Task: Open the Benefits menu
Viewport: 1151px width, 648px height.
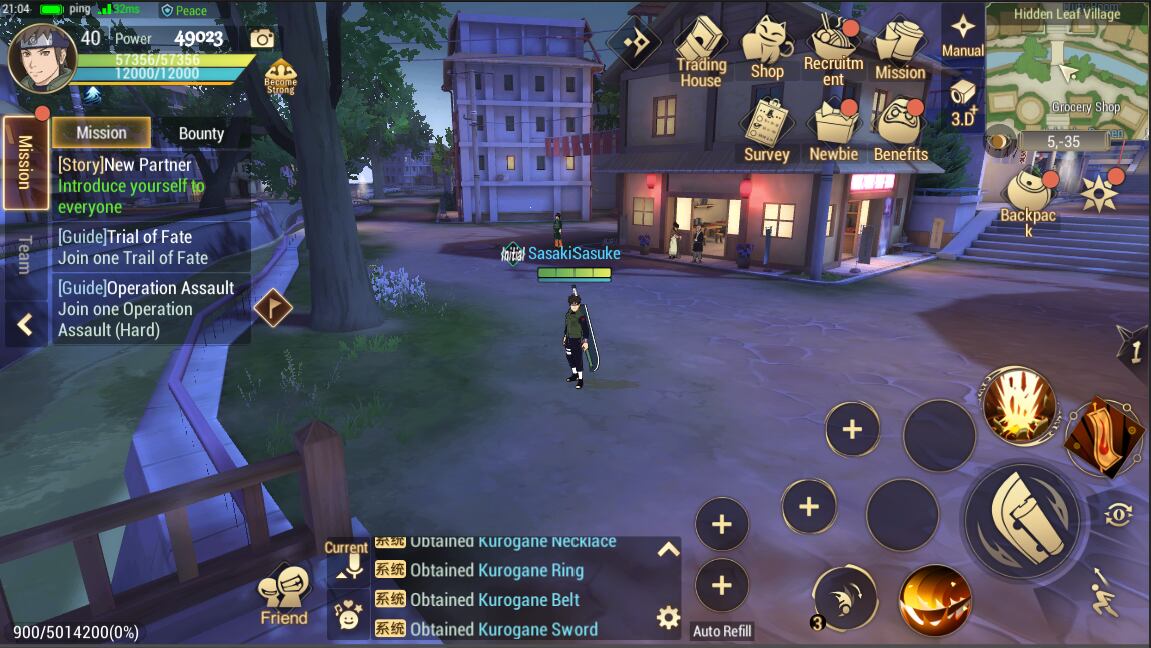Action: 900,128
